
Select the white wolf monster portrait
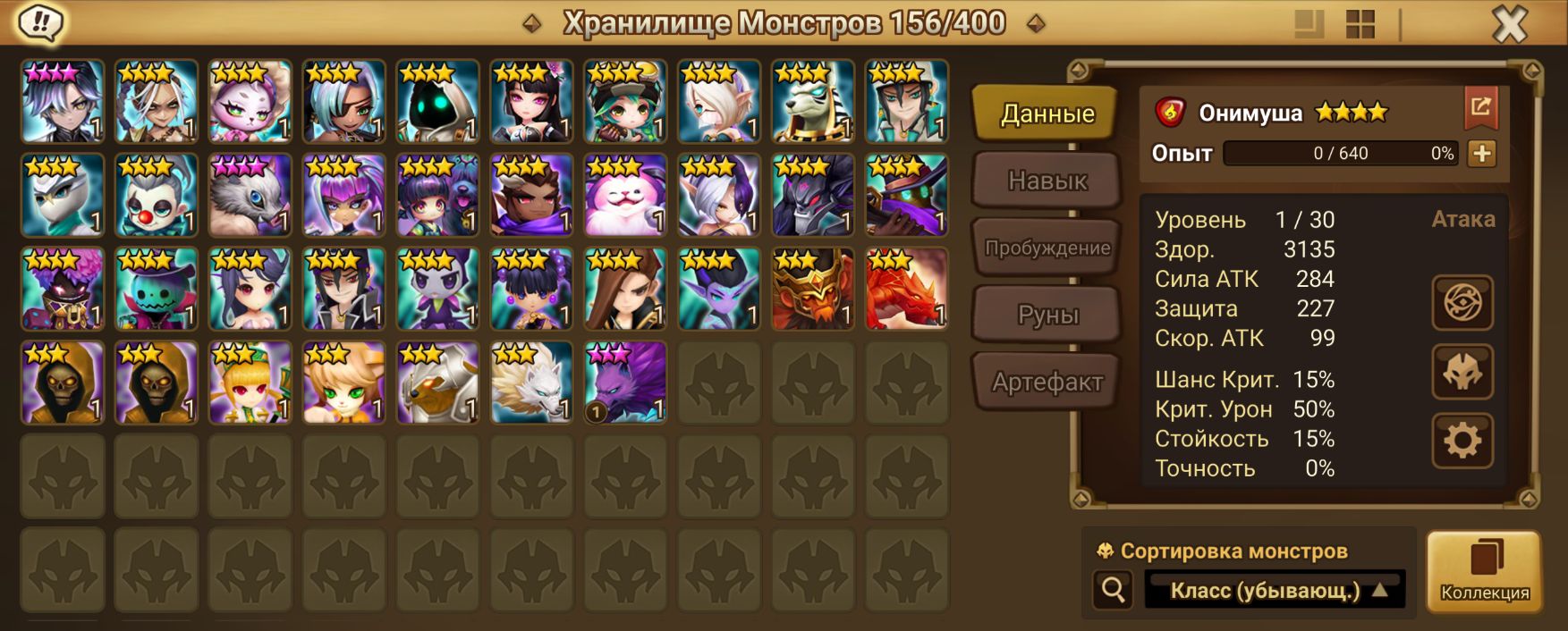[x=531, y=383]
